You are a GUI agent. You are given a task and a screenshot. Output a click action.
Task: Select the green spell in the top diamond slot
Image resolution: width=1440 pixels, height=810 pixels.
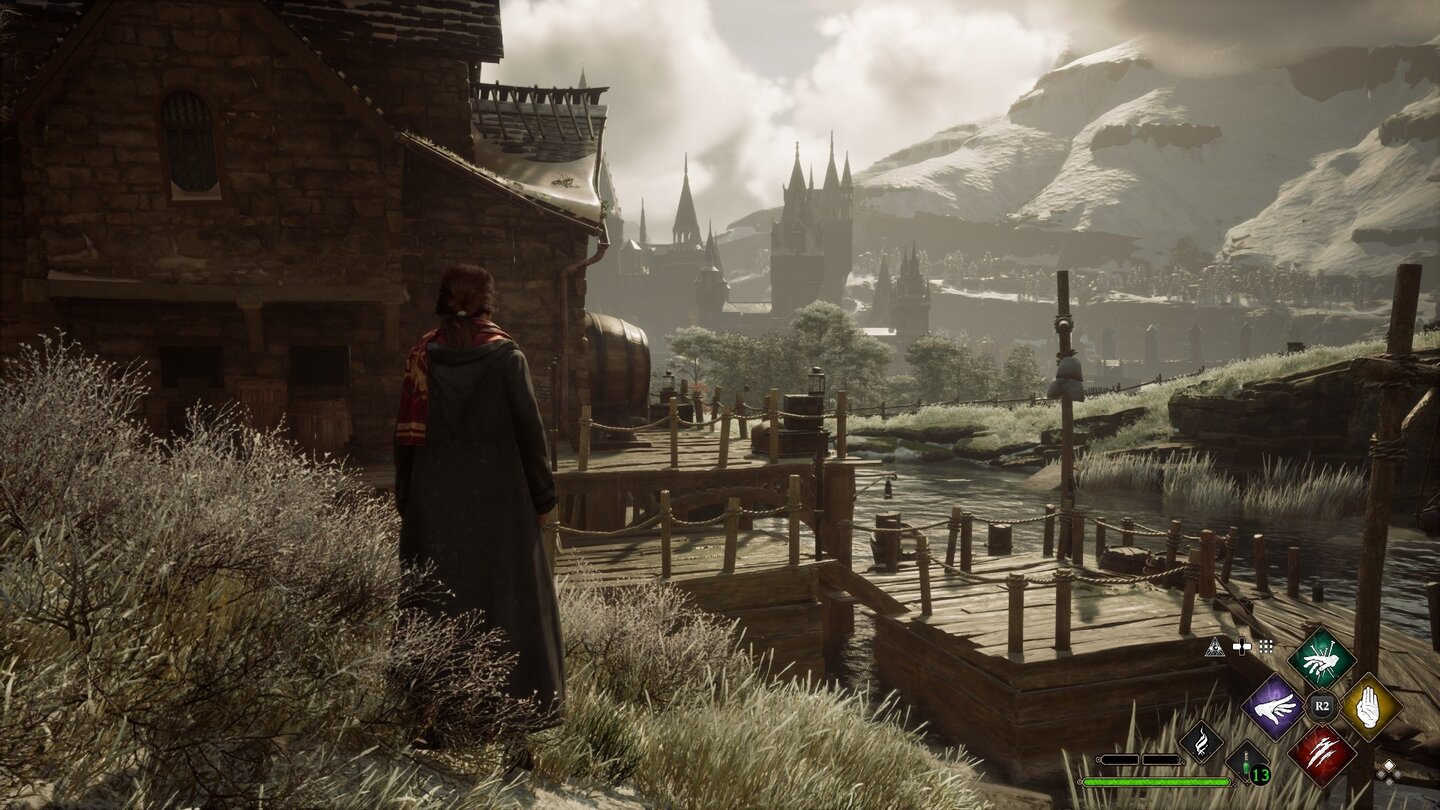click(1323, 659)
